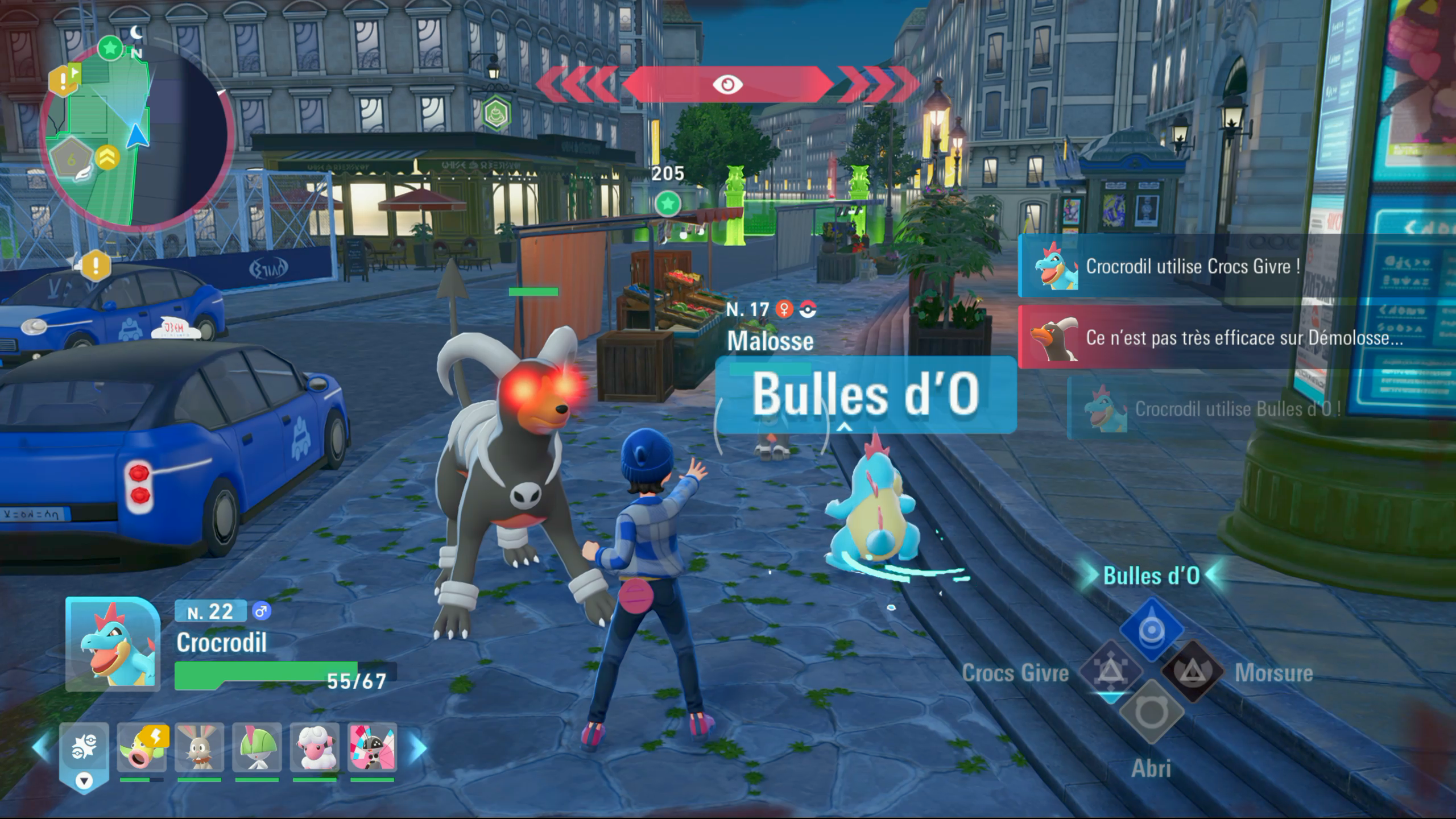The width and height of the screenshot is (1456, 819).
Task: Choose the Abri move icon
Action: coord(1152,712)
